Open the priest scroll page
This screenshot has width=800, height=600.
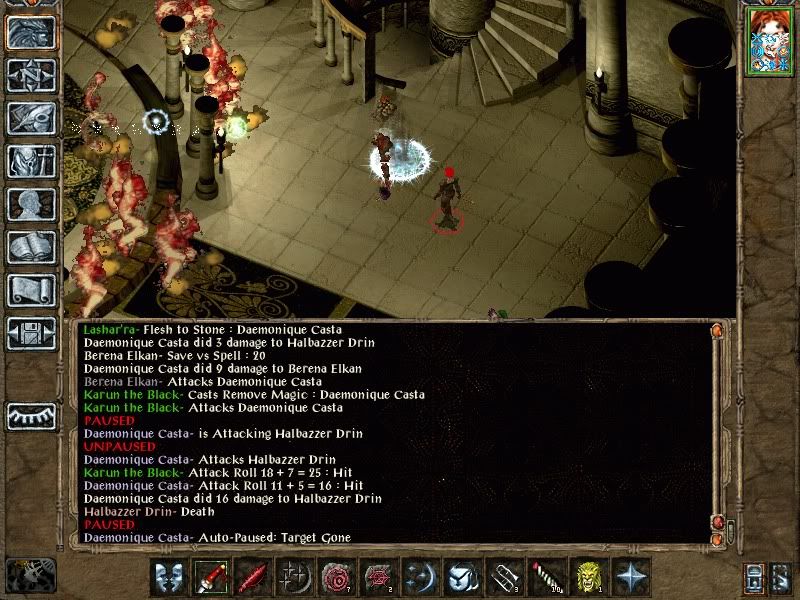point(31,290)
